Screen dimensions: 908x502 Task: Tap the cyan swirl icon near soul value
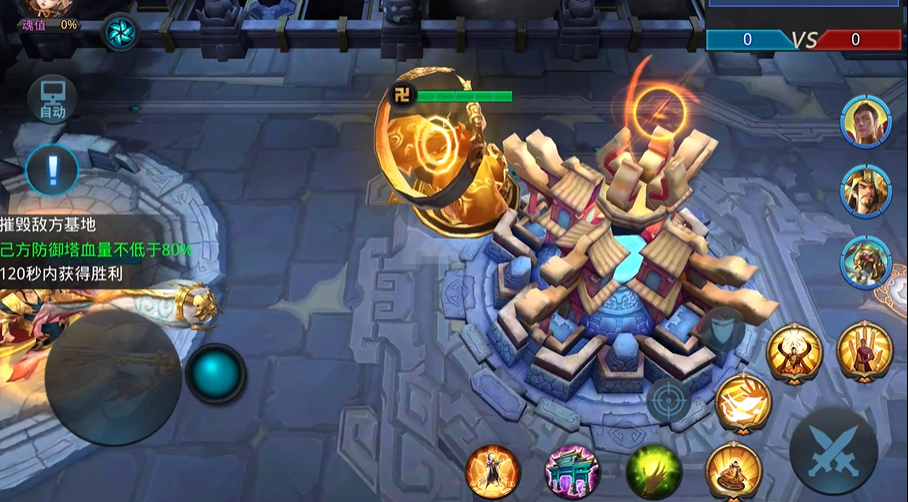[x=121, y=32]
